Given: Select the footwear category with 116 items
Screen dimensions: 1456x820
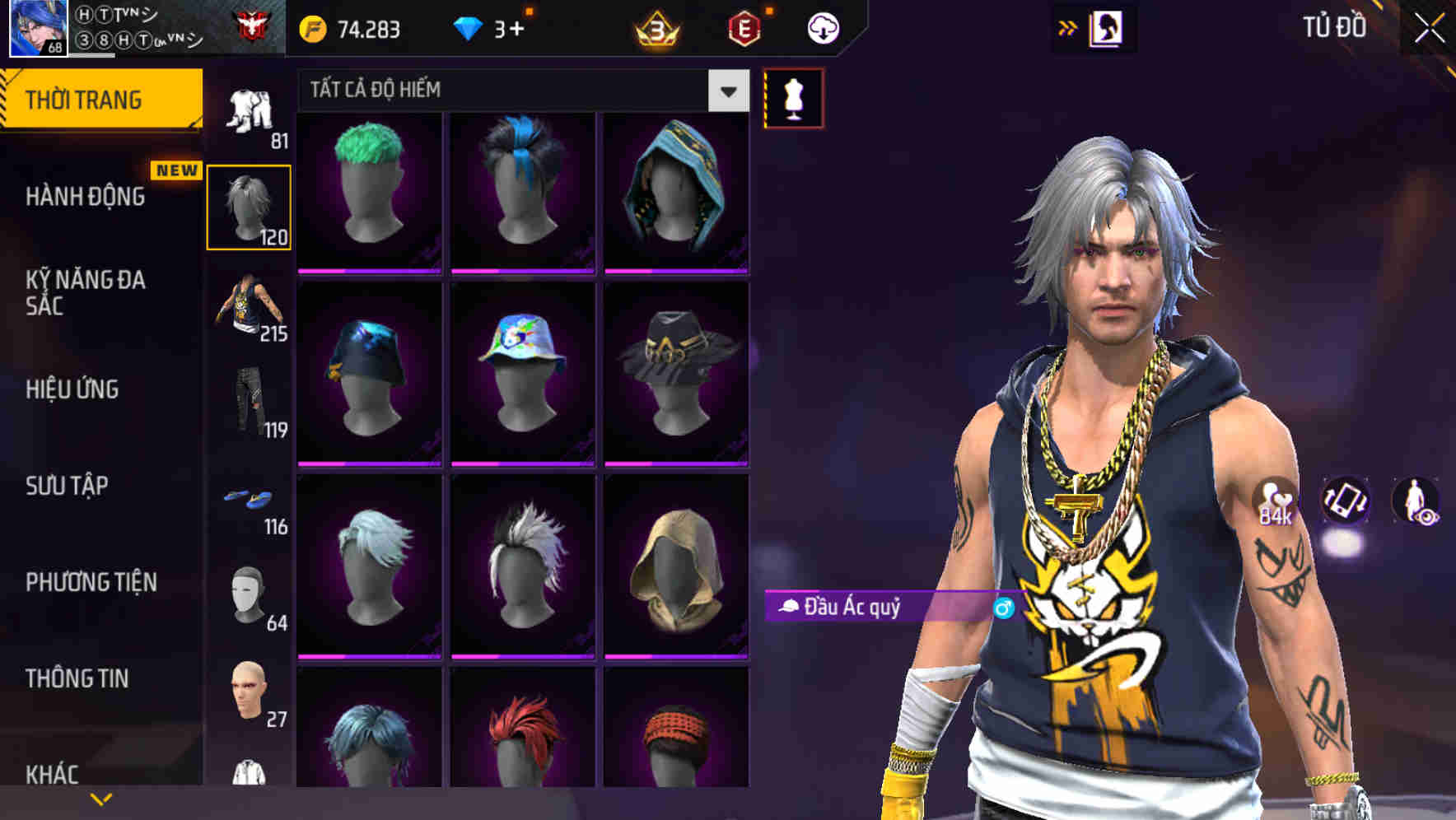Looking at the screenshot, I should (x=249, y=502).
